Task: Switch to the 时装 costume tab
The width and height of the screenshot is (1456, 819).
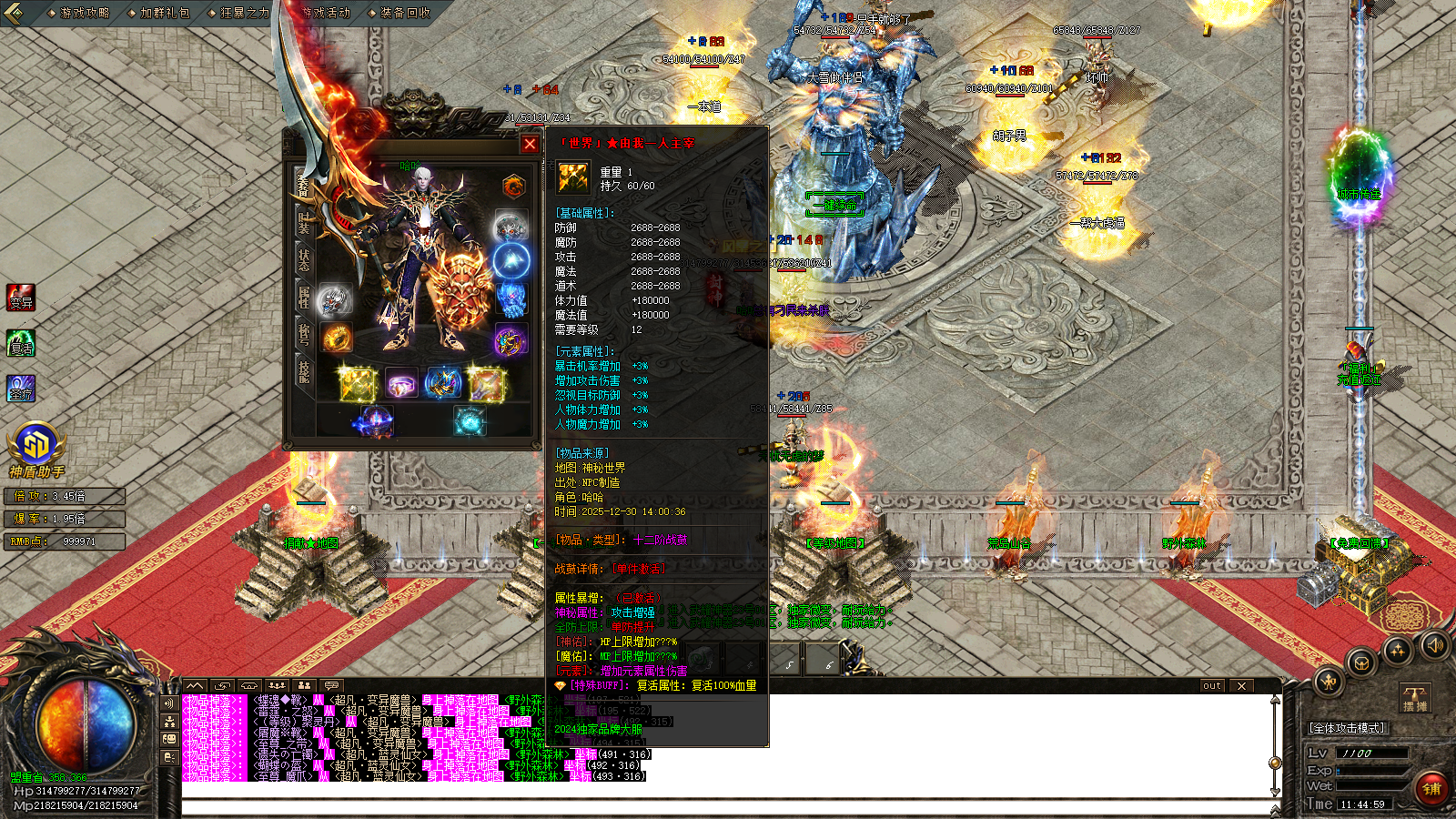Action: (303, 220)
